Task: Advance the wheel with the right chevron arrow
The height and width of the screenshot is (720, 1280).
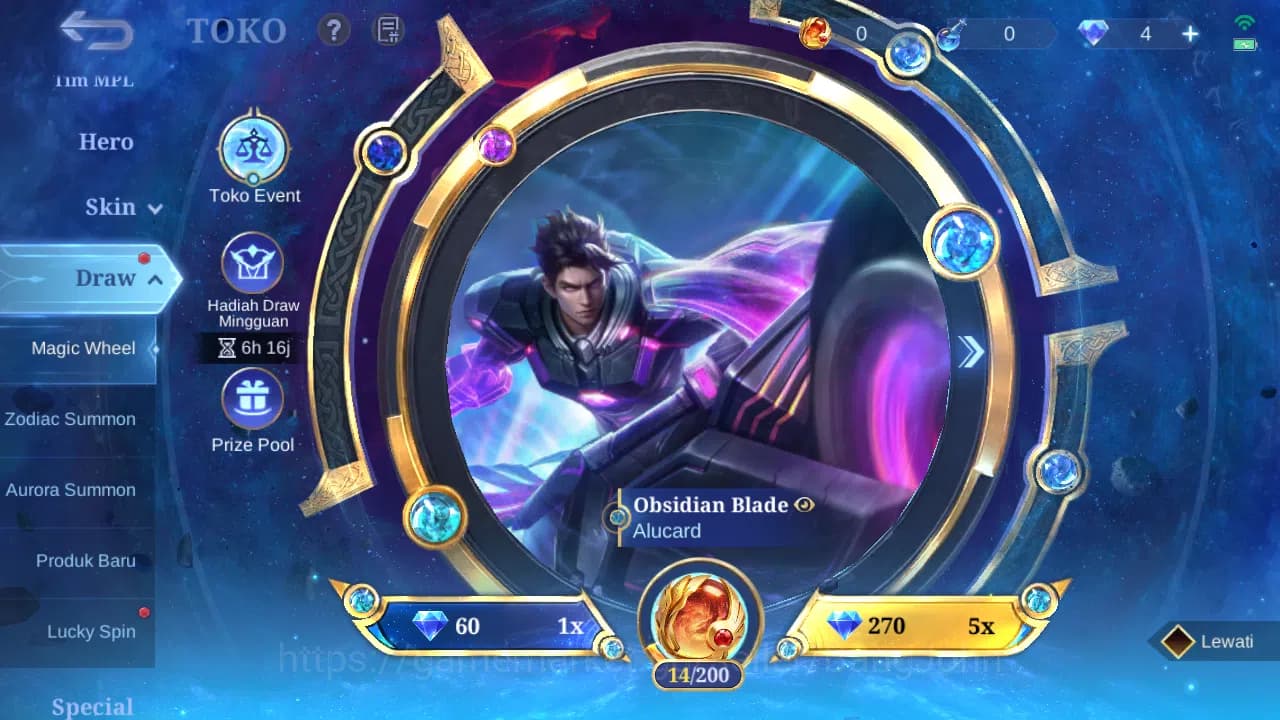Action: click(969, 352)
